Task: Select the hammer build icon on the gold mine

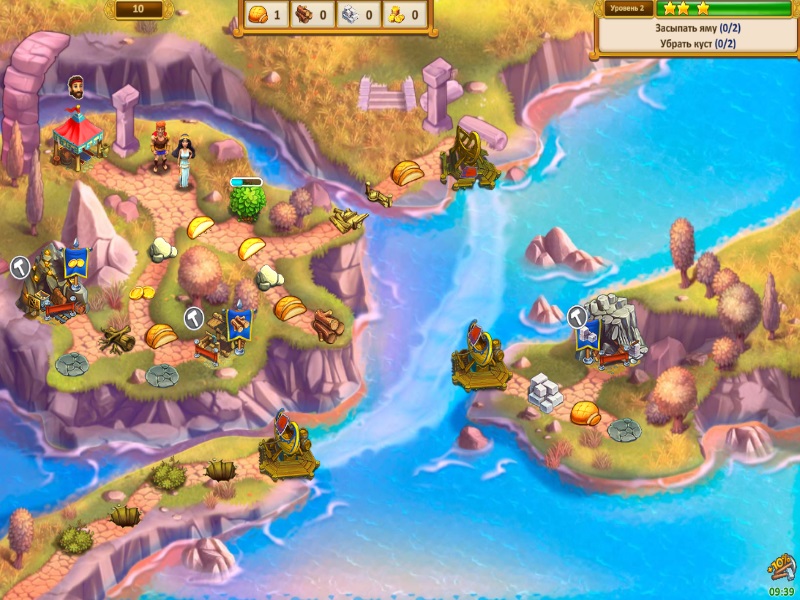Action: pos(21,267)
